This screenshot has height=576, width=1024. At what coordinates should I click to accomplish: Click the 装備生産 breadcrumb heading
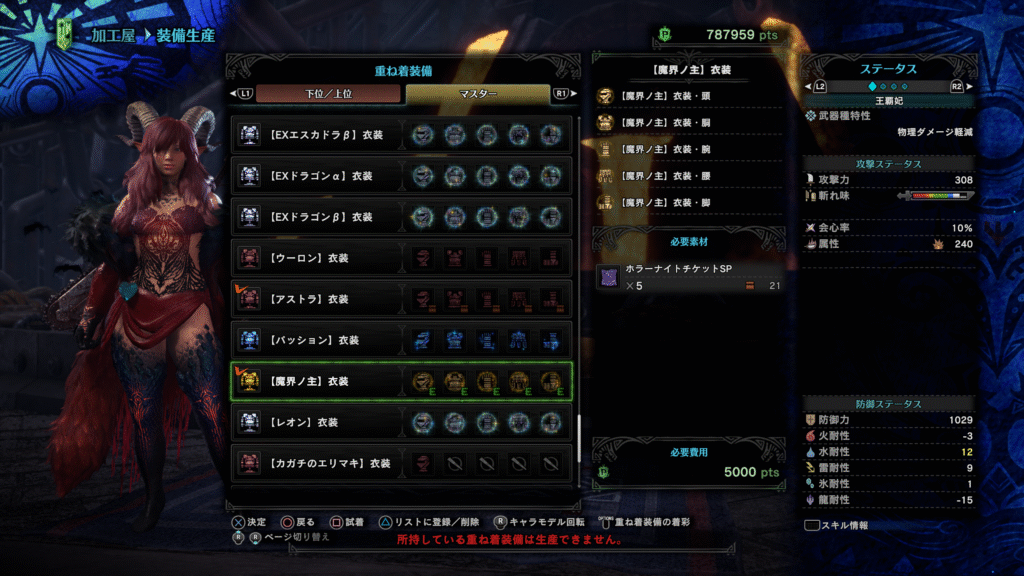click(x=187, y=35)
